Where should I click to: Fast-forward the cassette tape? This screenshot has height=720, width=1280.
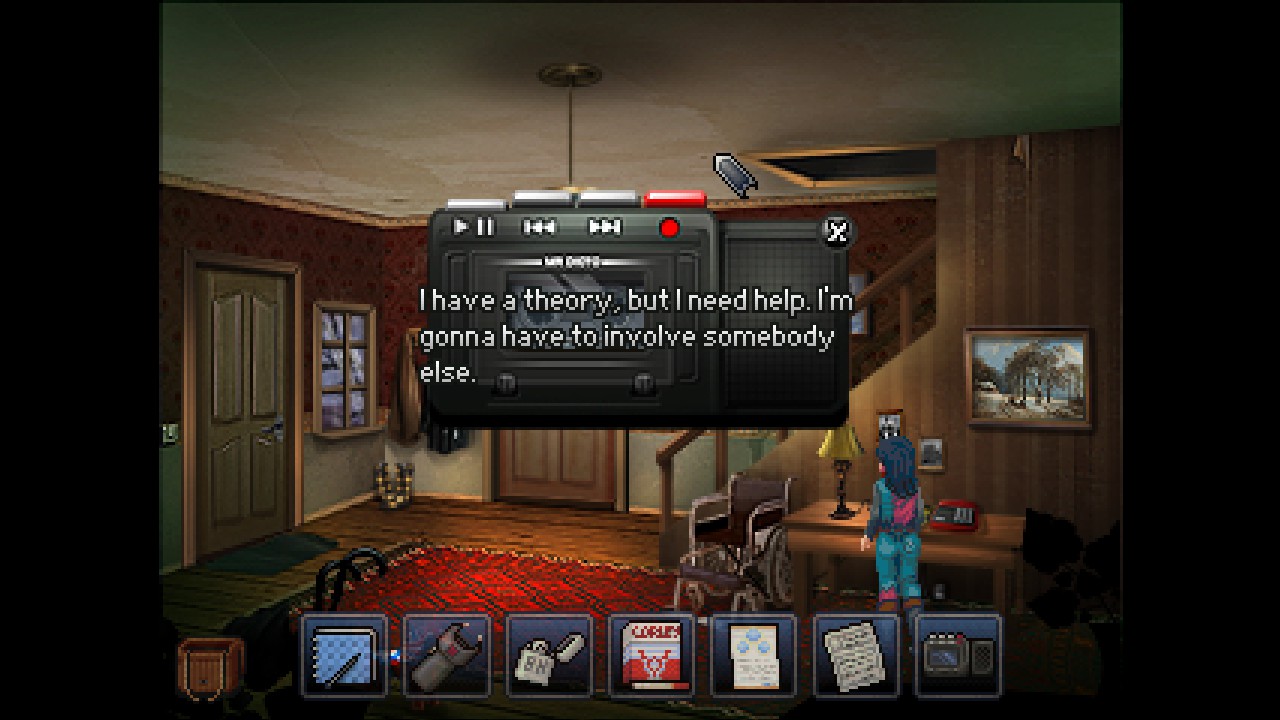click(x=604, y=227)
